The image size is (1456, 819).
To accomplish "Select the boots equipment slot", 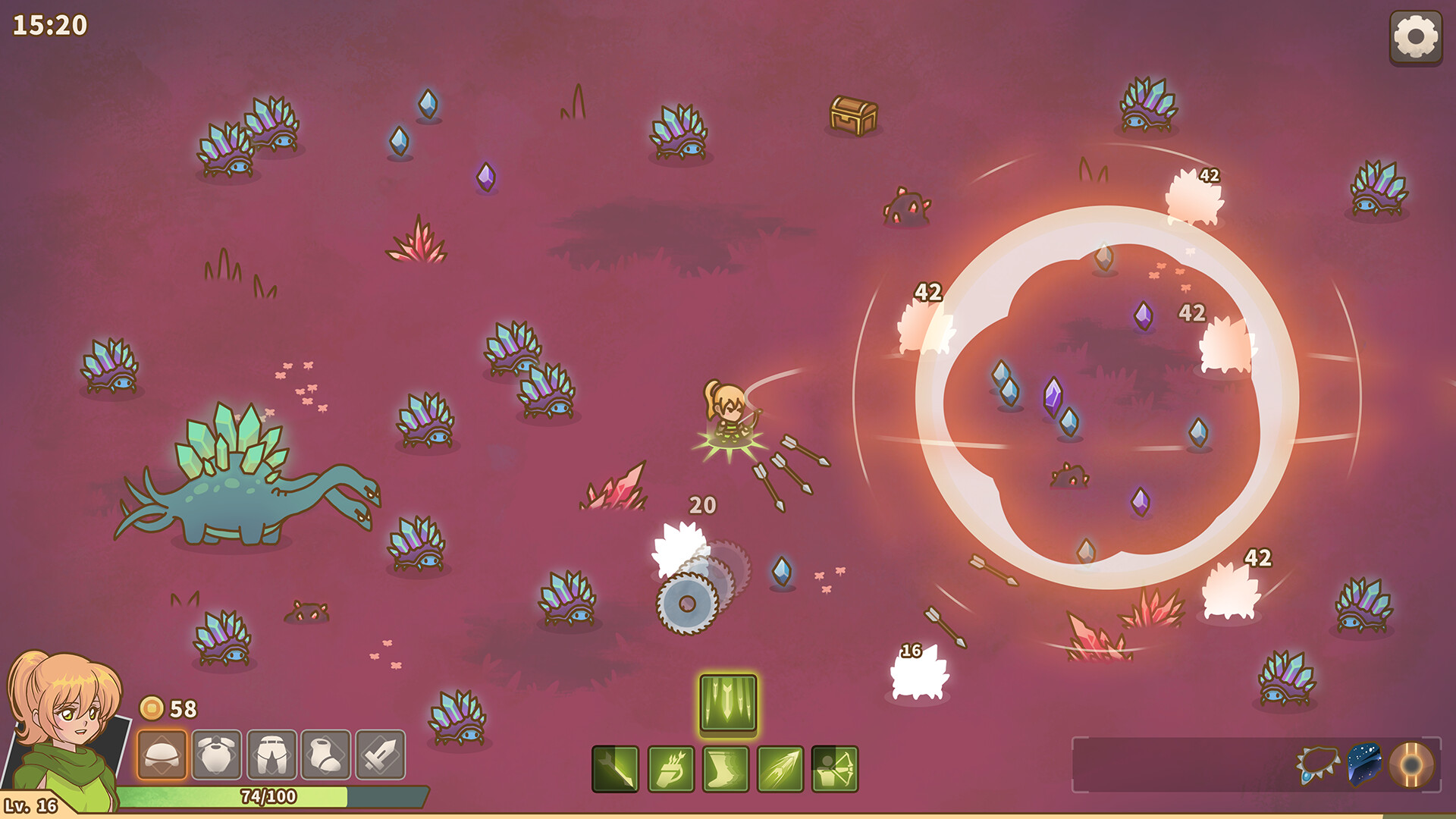I will 326,755.
